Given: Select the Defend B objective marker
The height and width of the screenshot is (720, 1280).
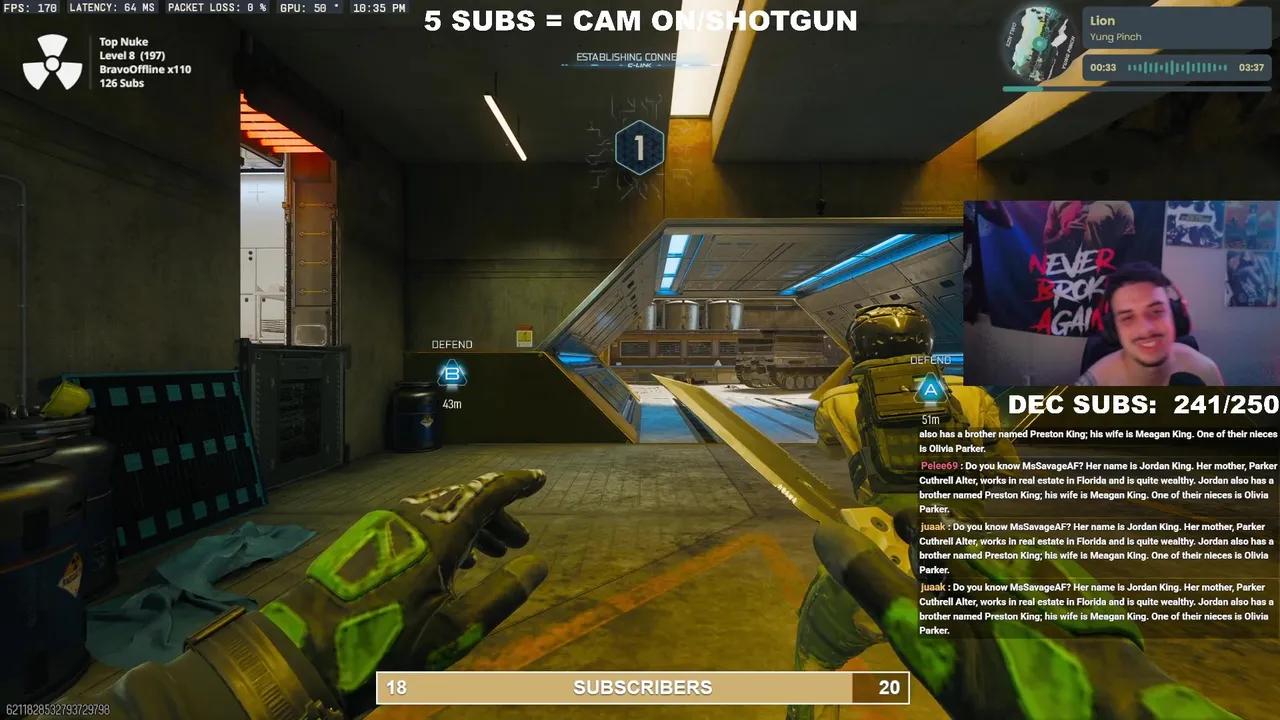Looking at the screenshot, I should (452, 375).
